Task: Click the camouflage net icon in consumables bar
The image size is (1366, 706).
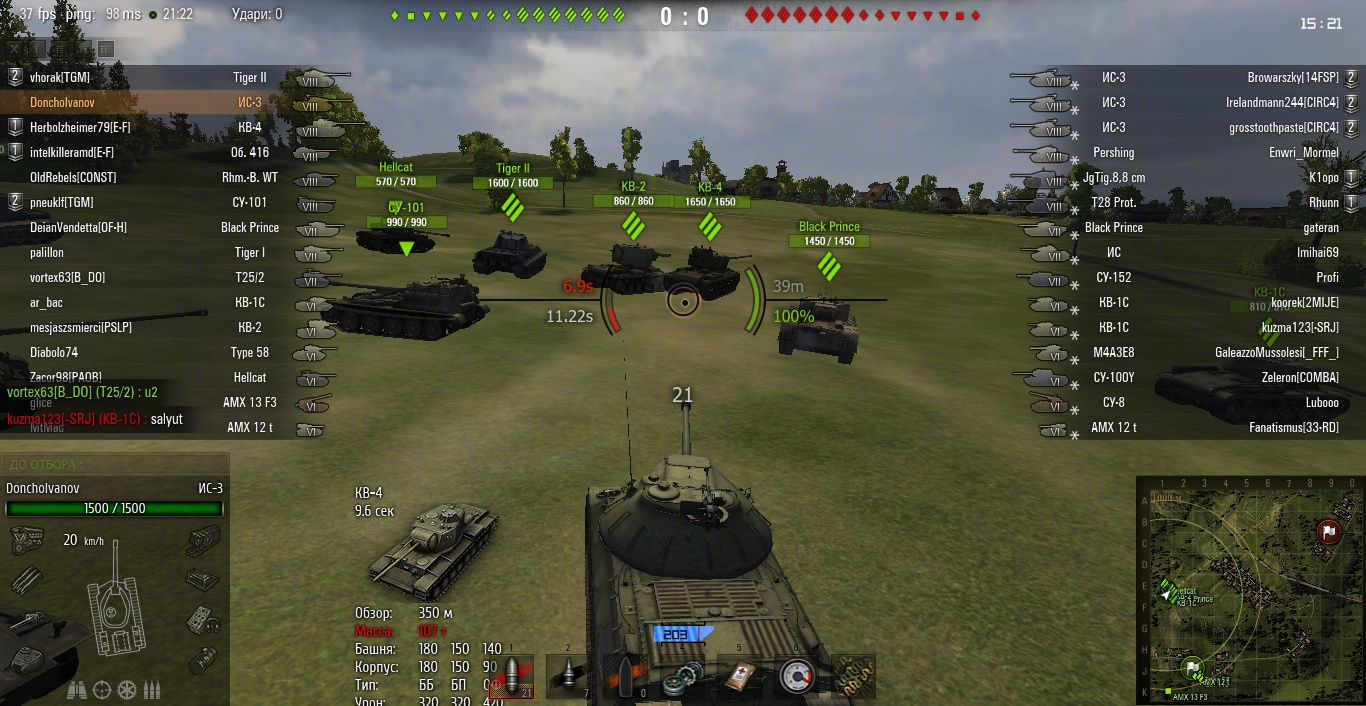Action: coord(855,676)
